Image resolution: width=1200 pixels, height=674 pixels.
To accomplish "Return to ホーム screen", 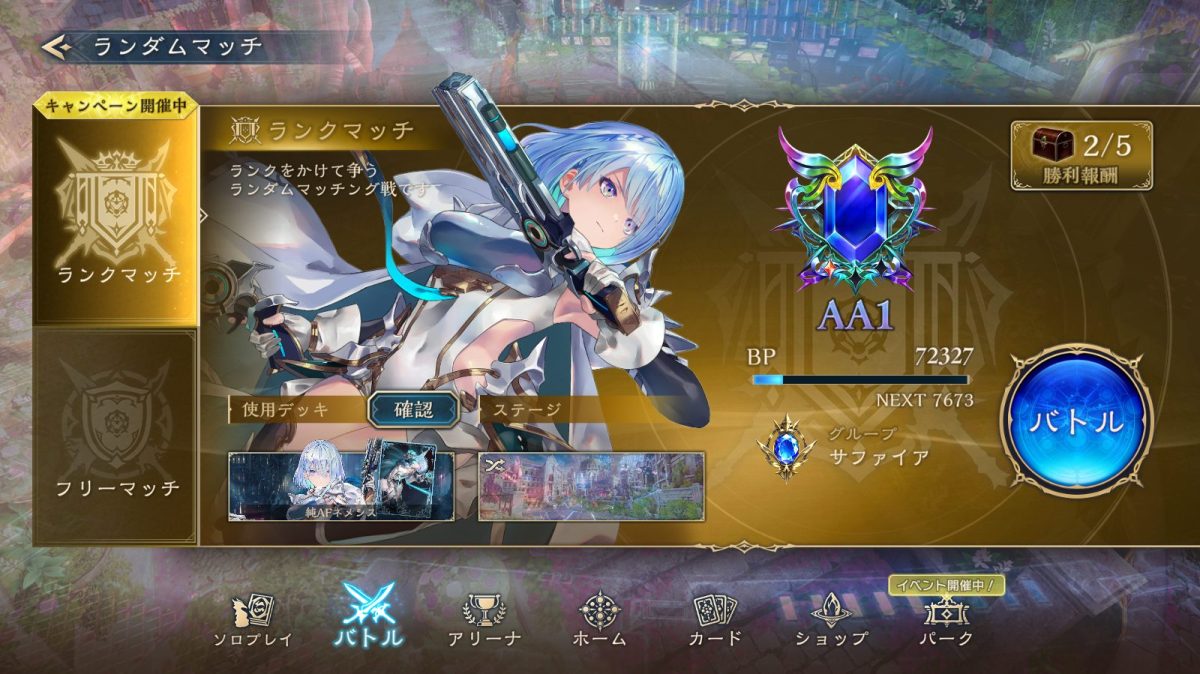I will (601, 620).
